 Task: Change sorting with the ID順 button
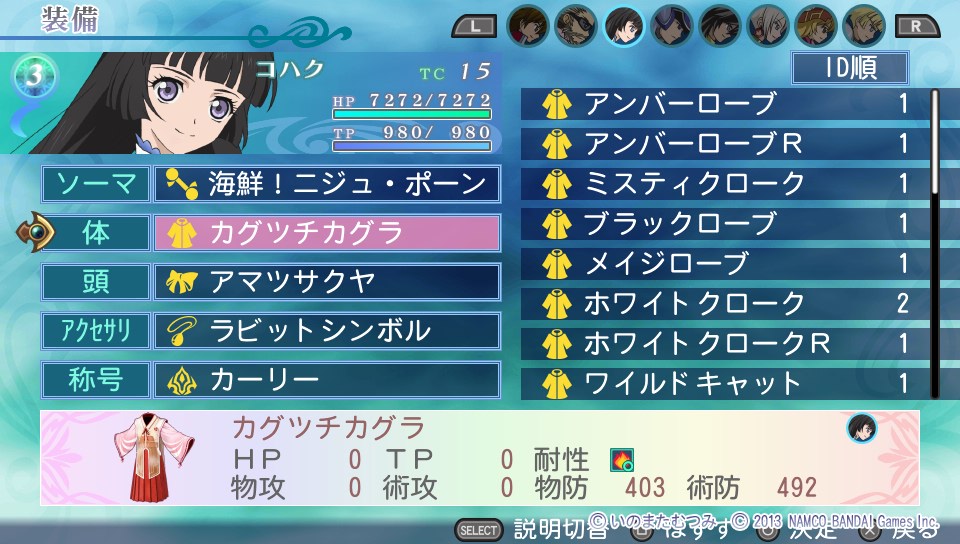click(x=849, y=68)
